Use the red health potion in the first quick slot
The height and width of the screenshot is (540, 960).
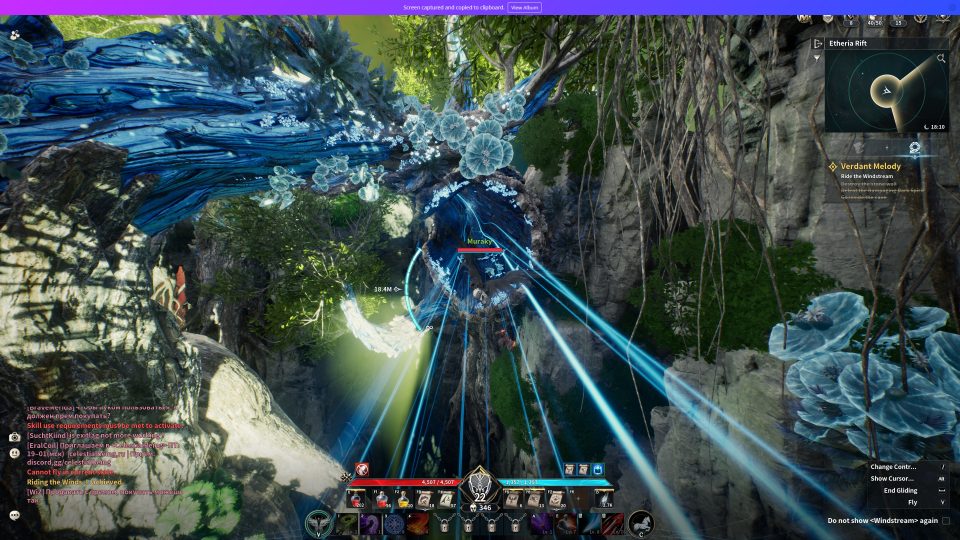pos(355,498)
